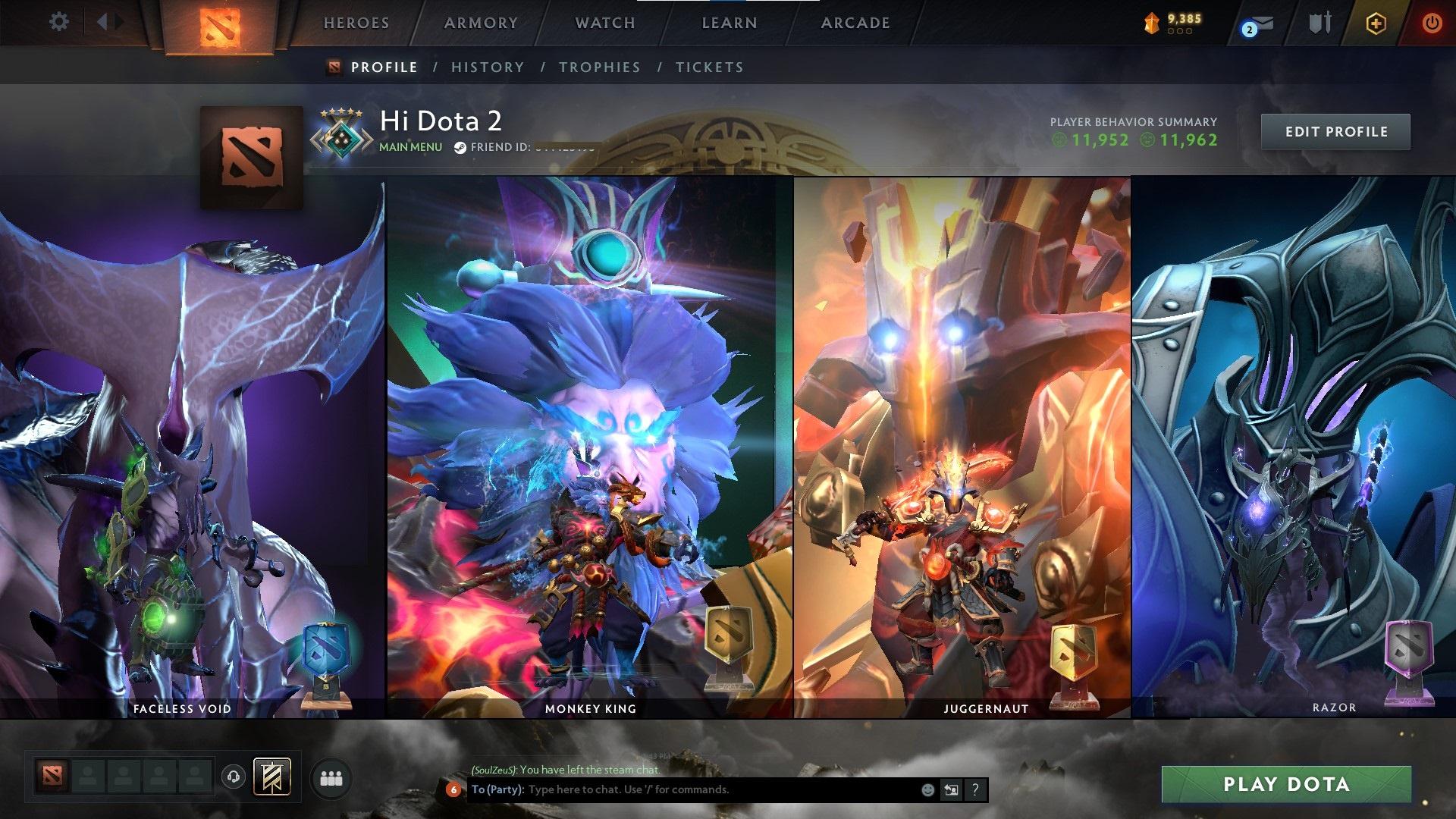Open the emoticon picker in the chat bar

927,789
